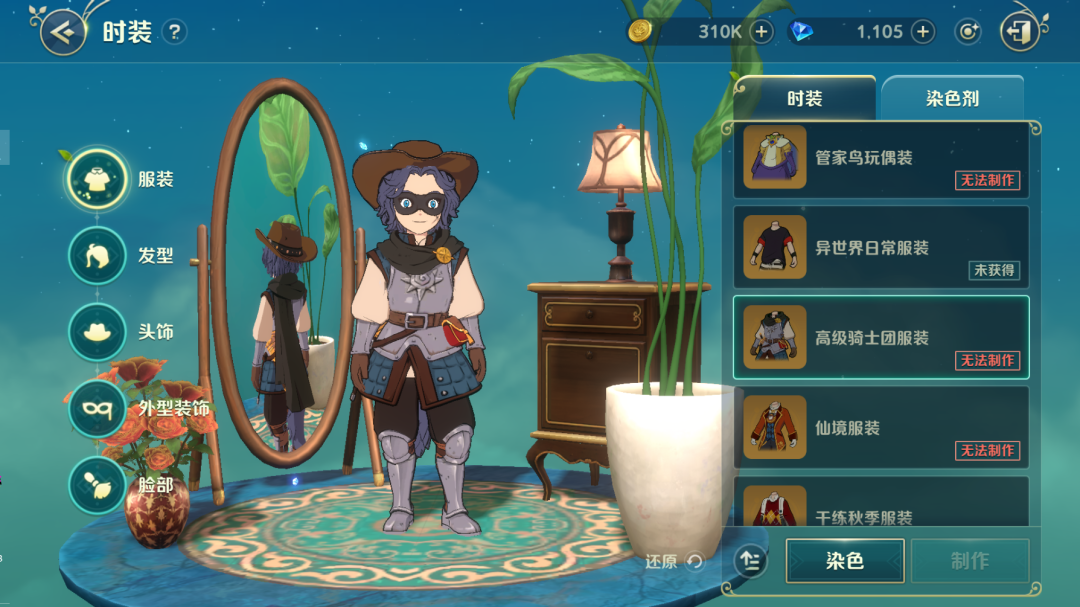Toggle the list sort order button
This screenshot has height=607, width=1080.
(x=751, y=561)
